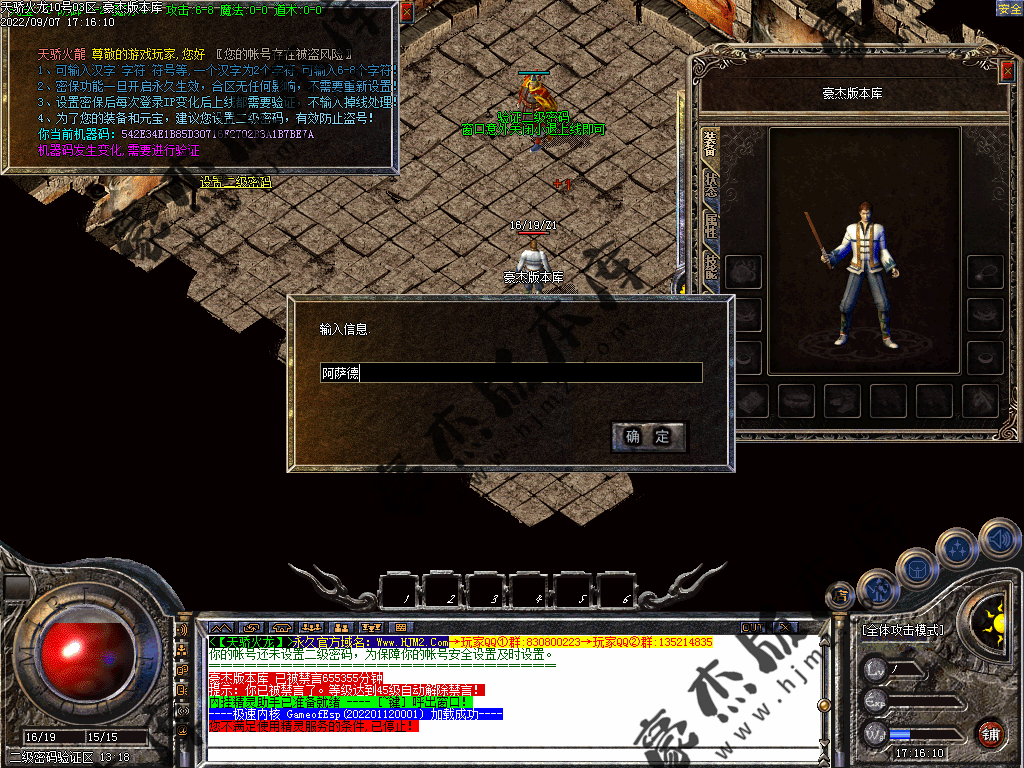Open the bag with the chest icon
This screenshot has width=1024, height=768.
coord(917,568)
